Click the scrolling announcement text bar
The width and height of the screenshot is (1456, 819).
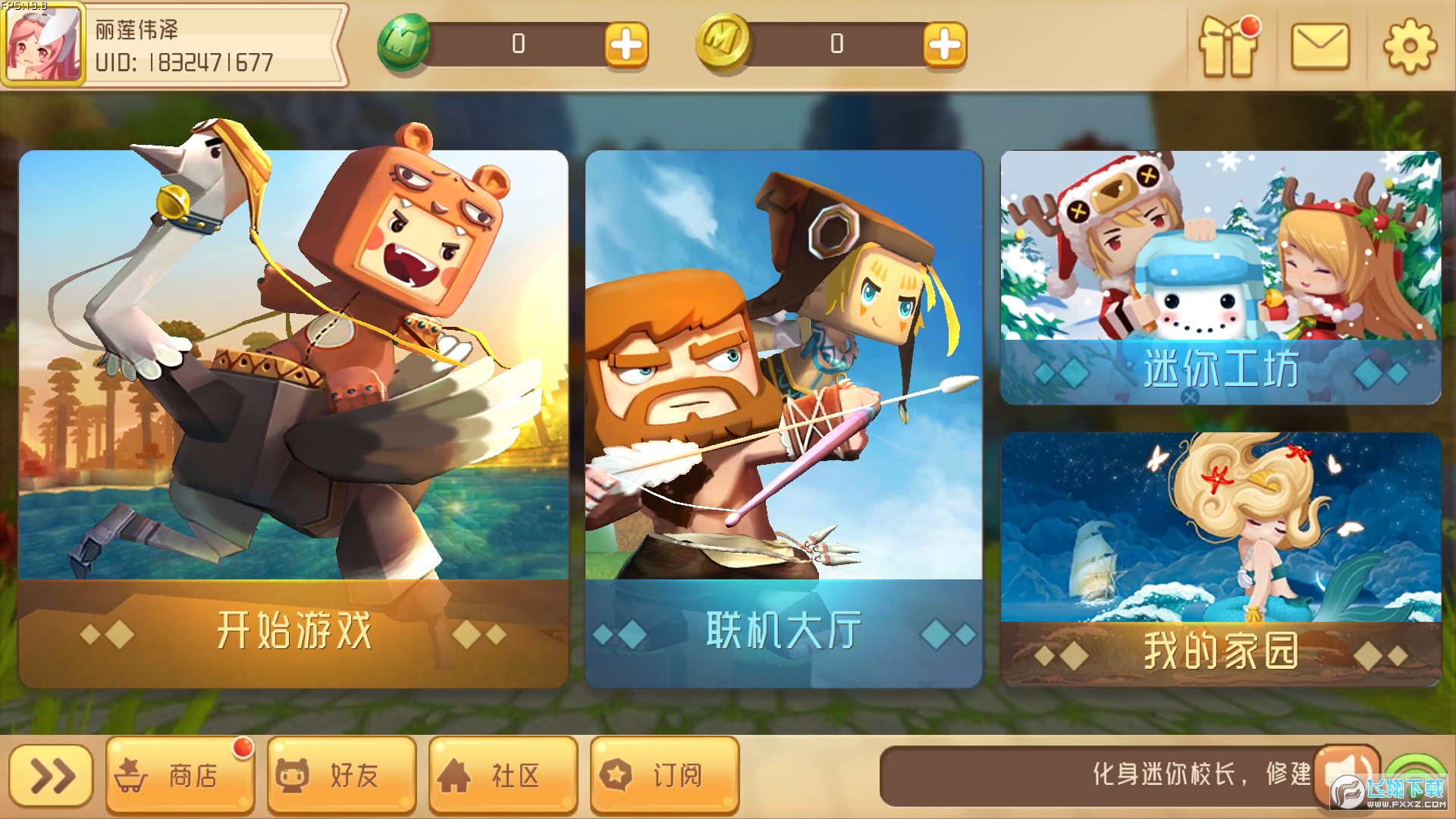click(1100, 775)
